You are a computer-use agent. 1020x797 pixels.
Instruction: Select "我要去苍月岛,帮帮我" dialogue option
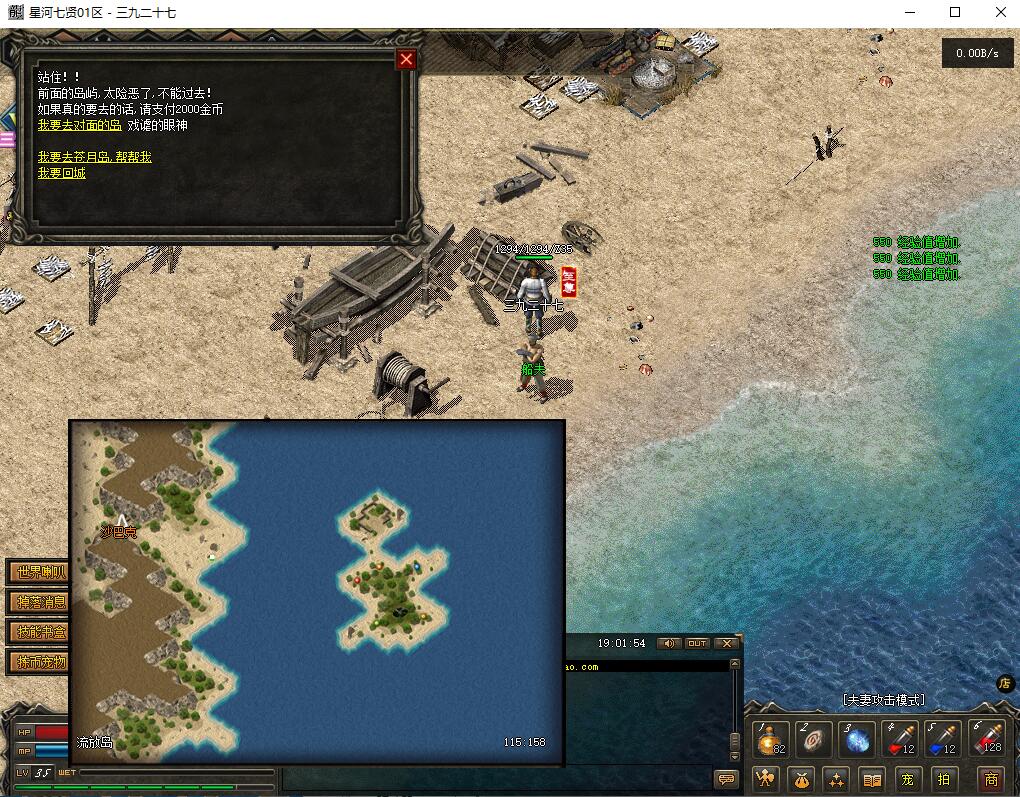coord(95,157)
